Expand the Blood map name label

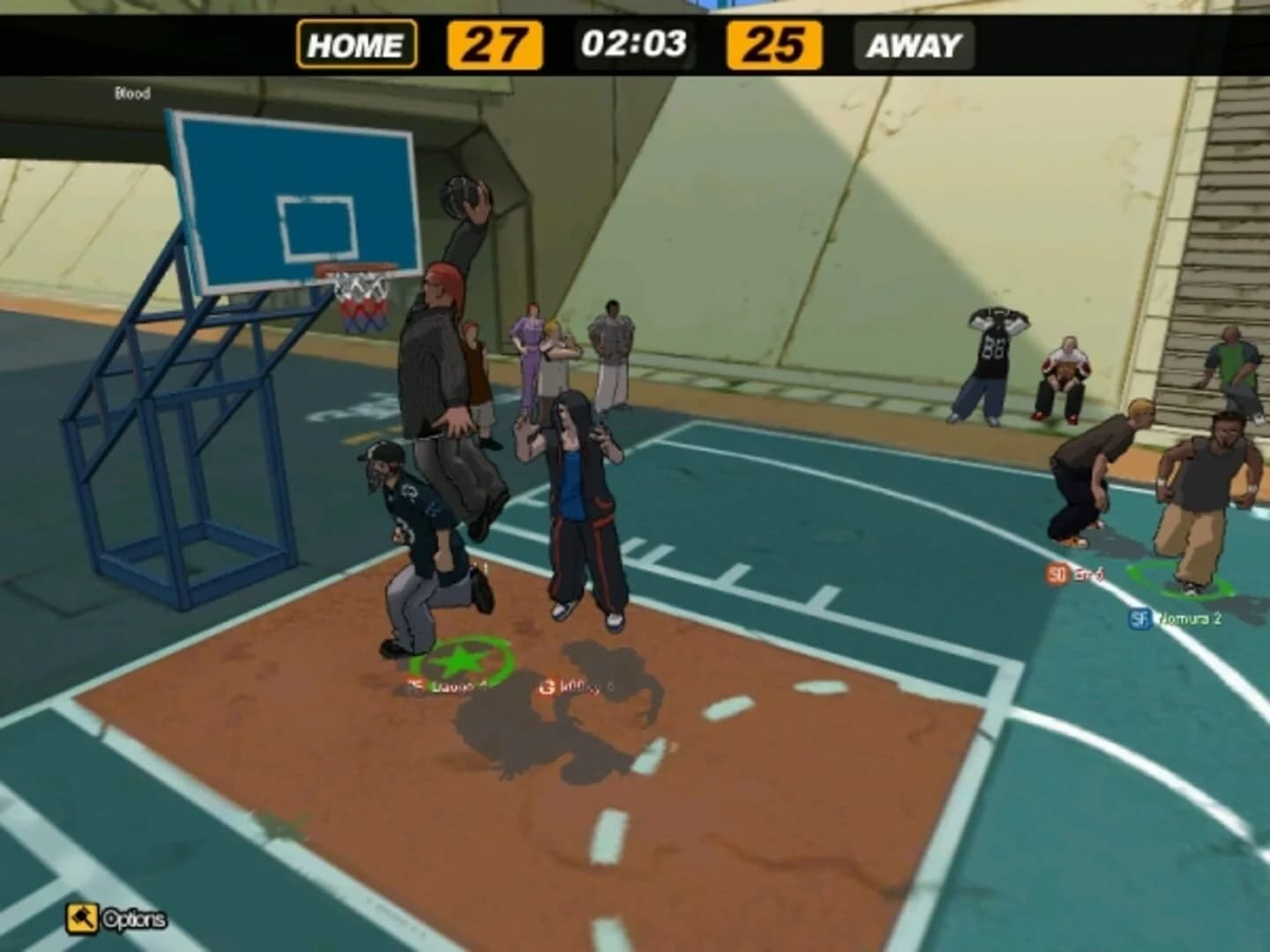tap(132, 92)
